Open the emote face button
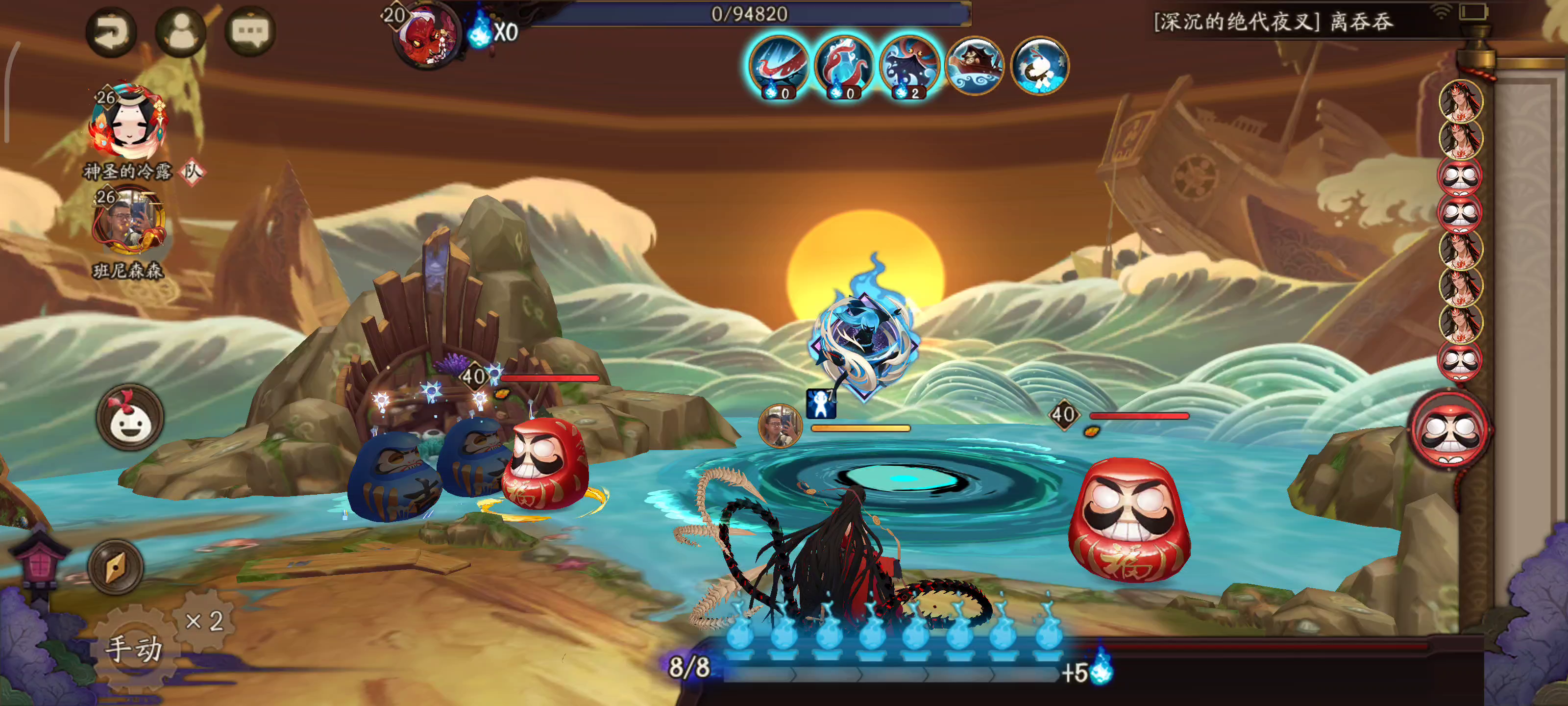1568x706 pixels. [x=130, y=419]
